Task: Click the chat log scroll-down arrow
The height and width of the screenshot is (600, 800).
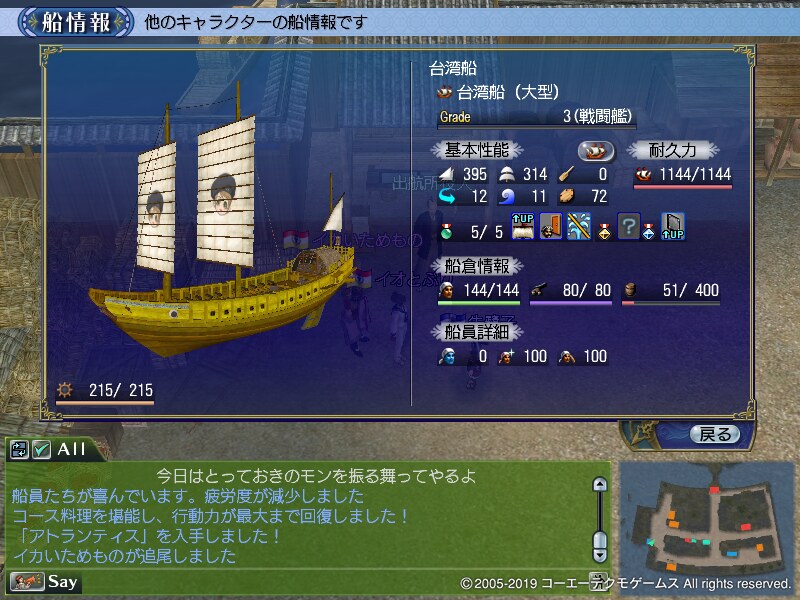Action: pos(599,551)
